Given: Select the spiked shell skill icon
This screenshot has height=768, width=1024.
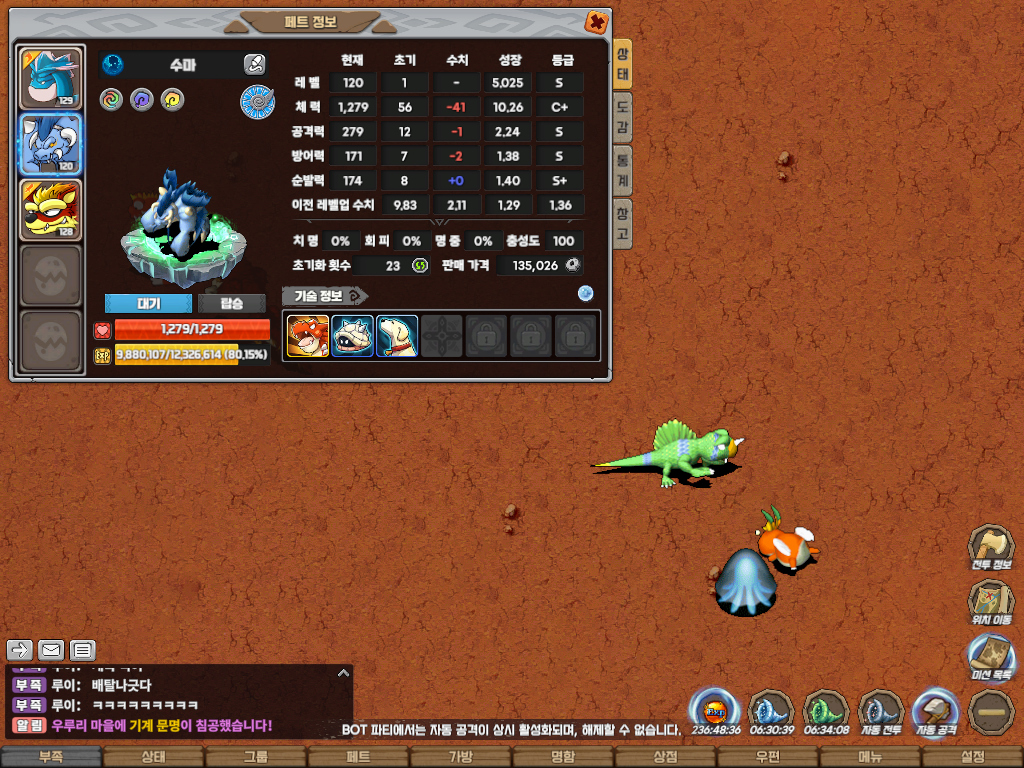Looking at the screenshot, I should (x=352, y=336).
